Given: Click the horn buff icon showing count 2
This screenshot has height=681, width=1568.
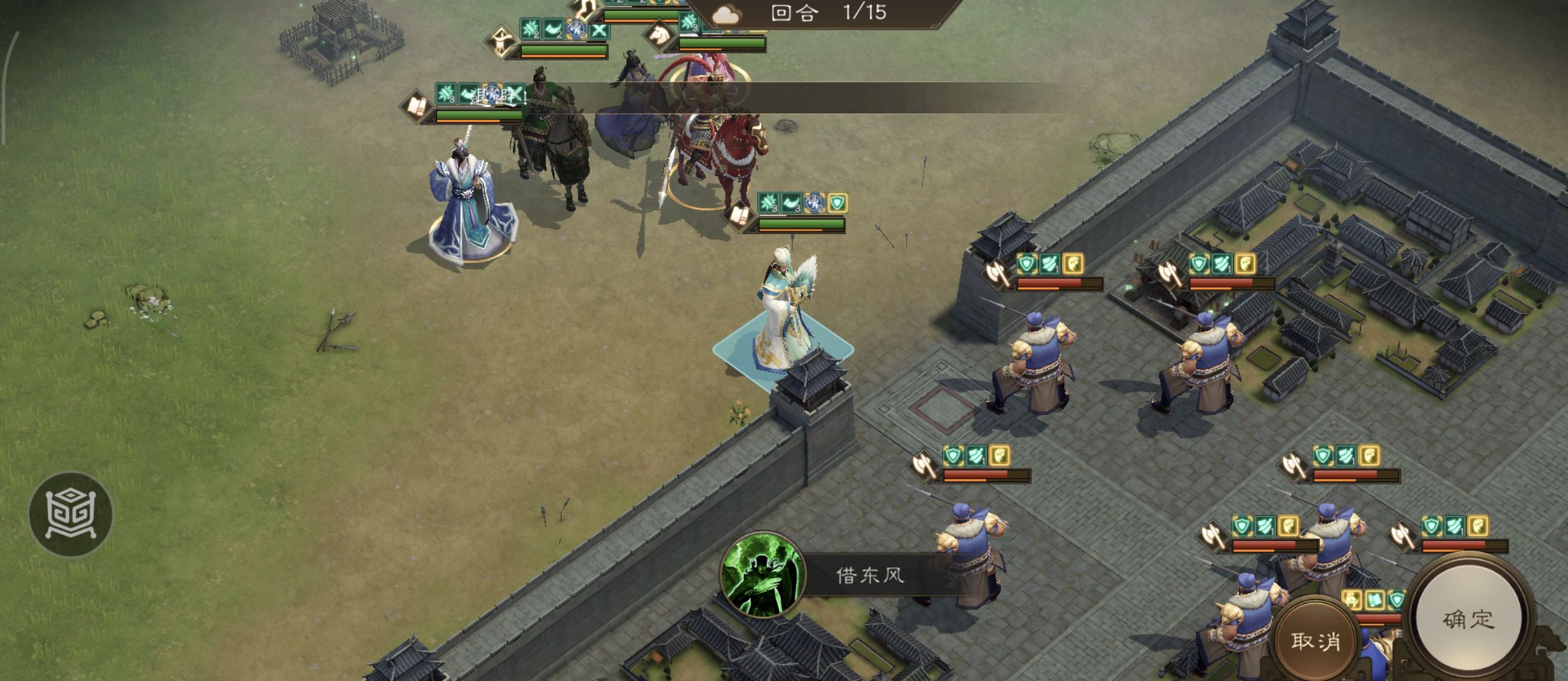Looking at the screenshot, I should 554,28.
